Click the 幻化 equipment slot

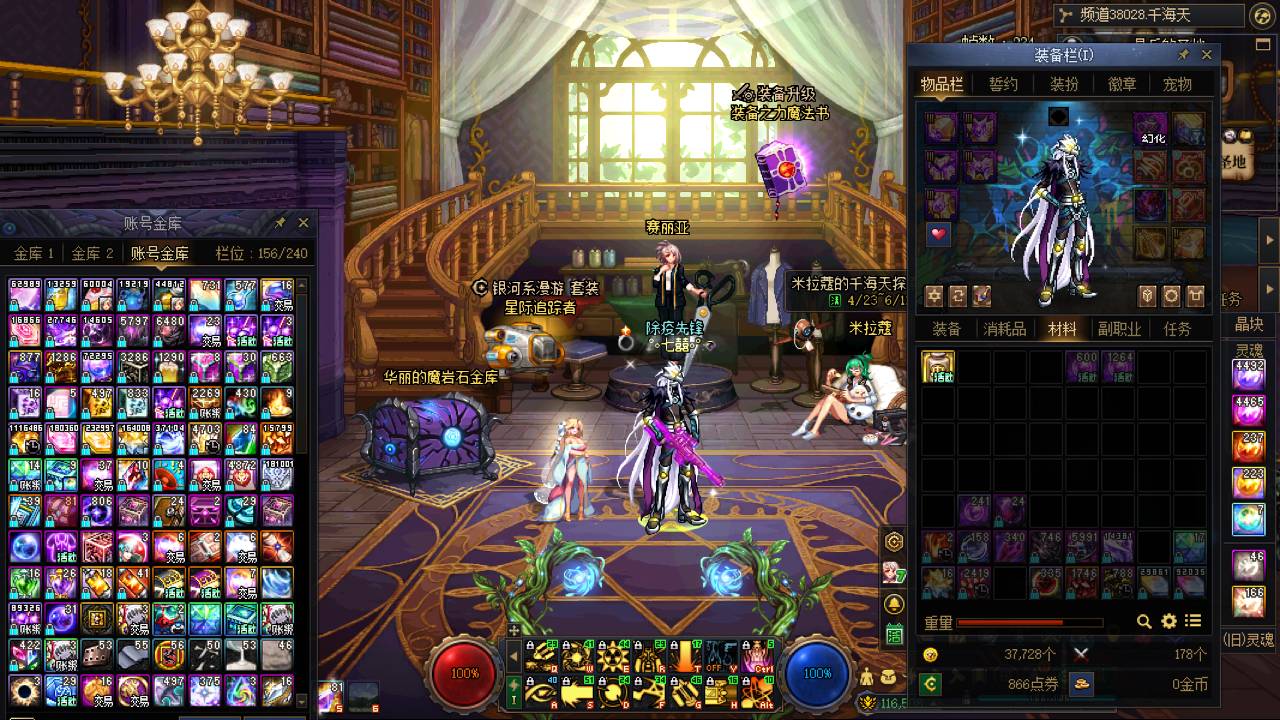1151,129
